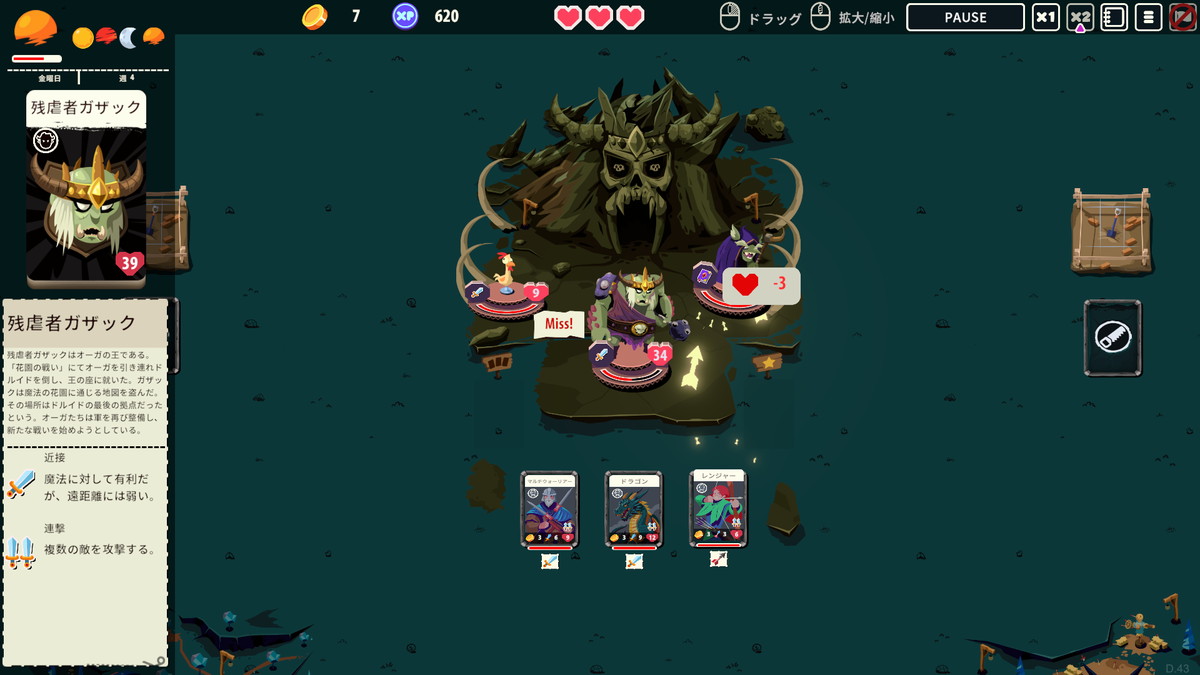Select the grey-helmeted warrior card
Viewport: 1200px width, 675px height.
point(549,509)
